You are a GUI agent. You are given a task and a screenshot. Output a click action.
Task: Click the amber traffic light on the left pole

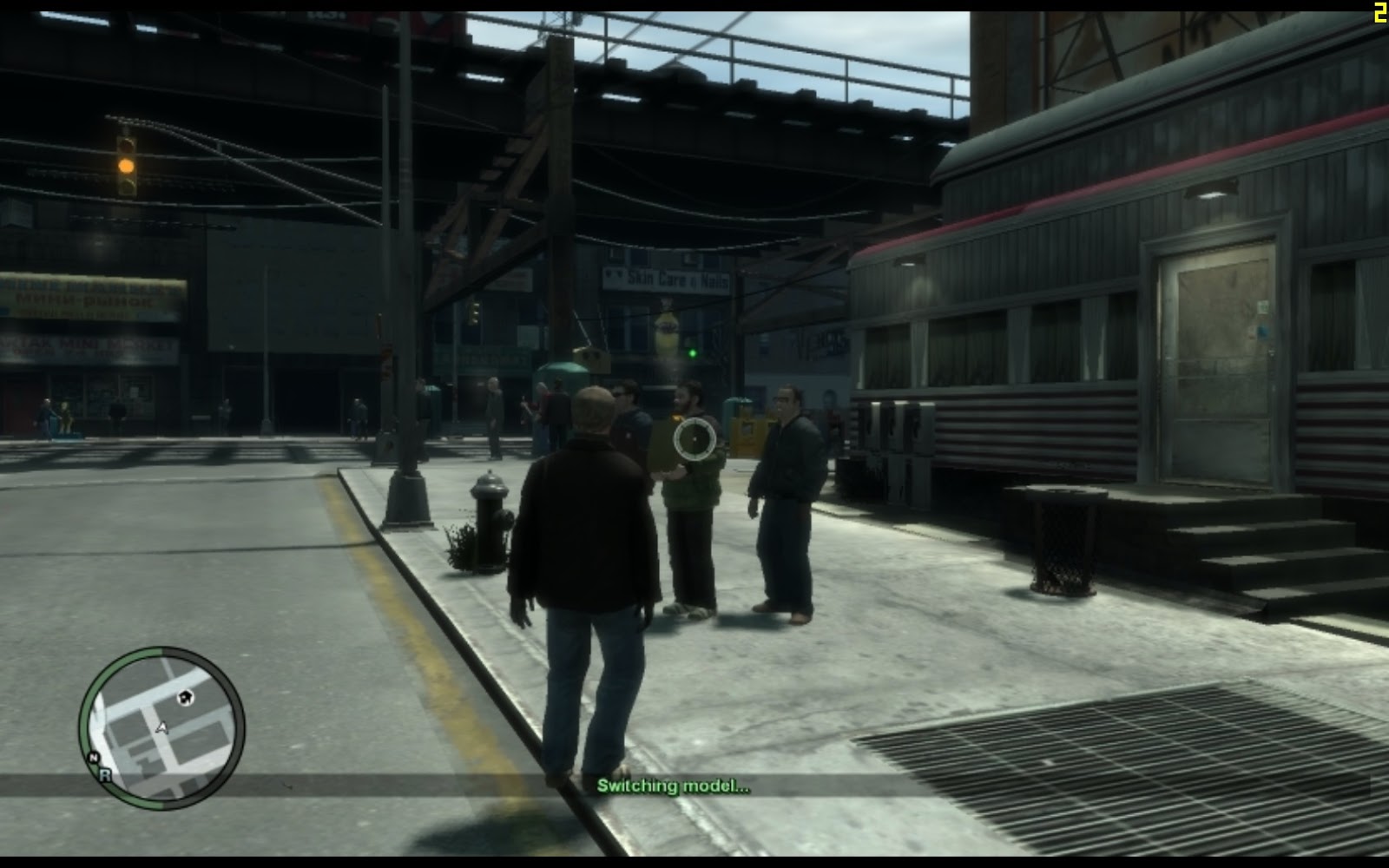126,166
